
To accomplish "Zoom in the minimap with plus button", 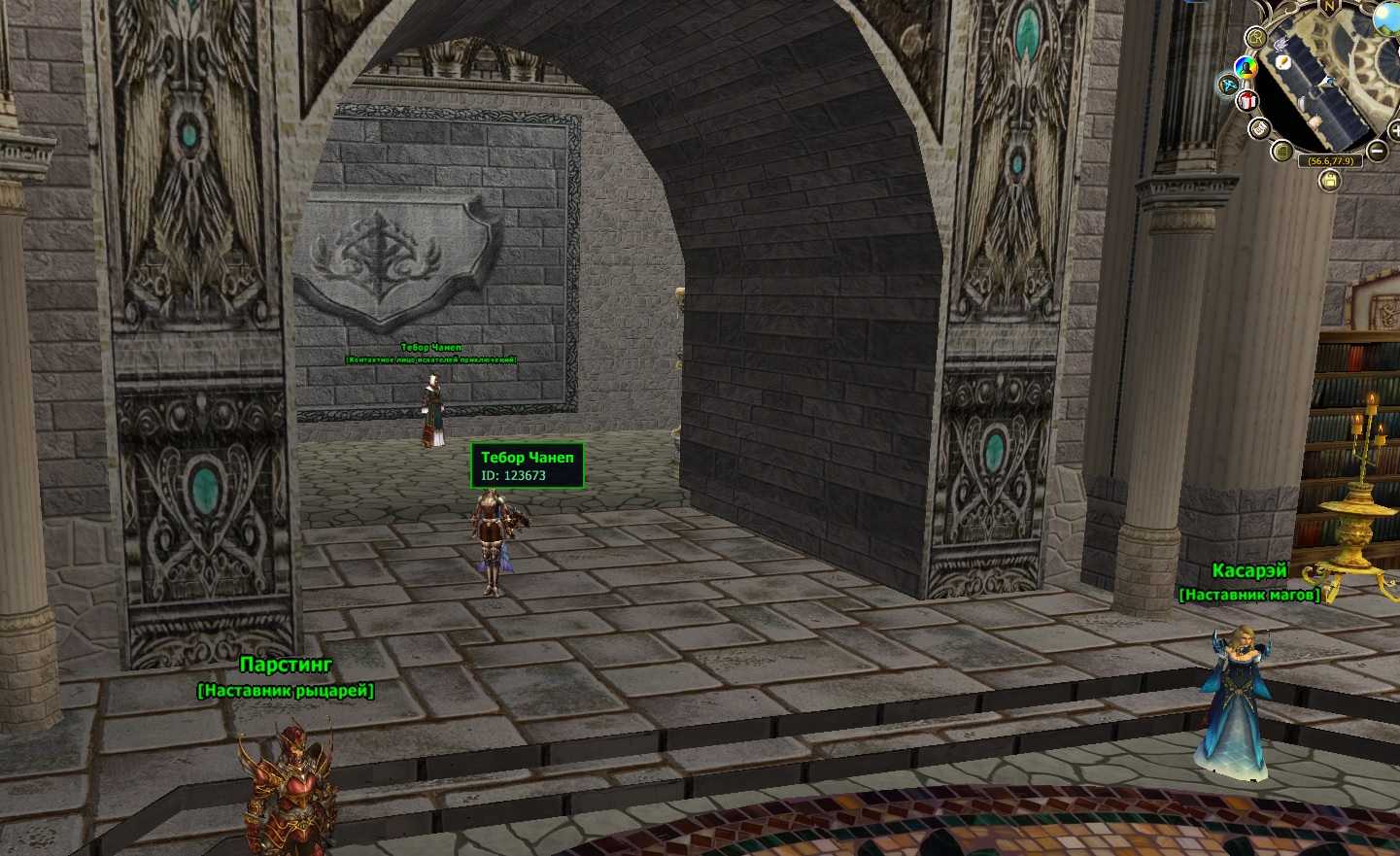I will click(x=1395, y=131).
